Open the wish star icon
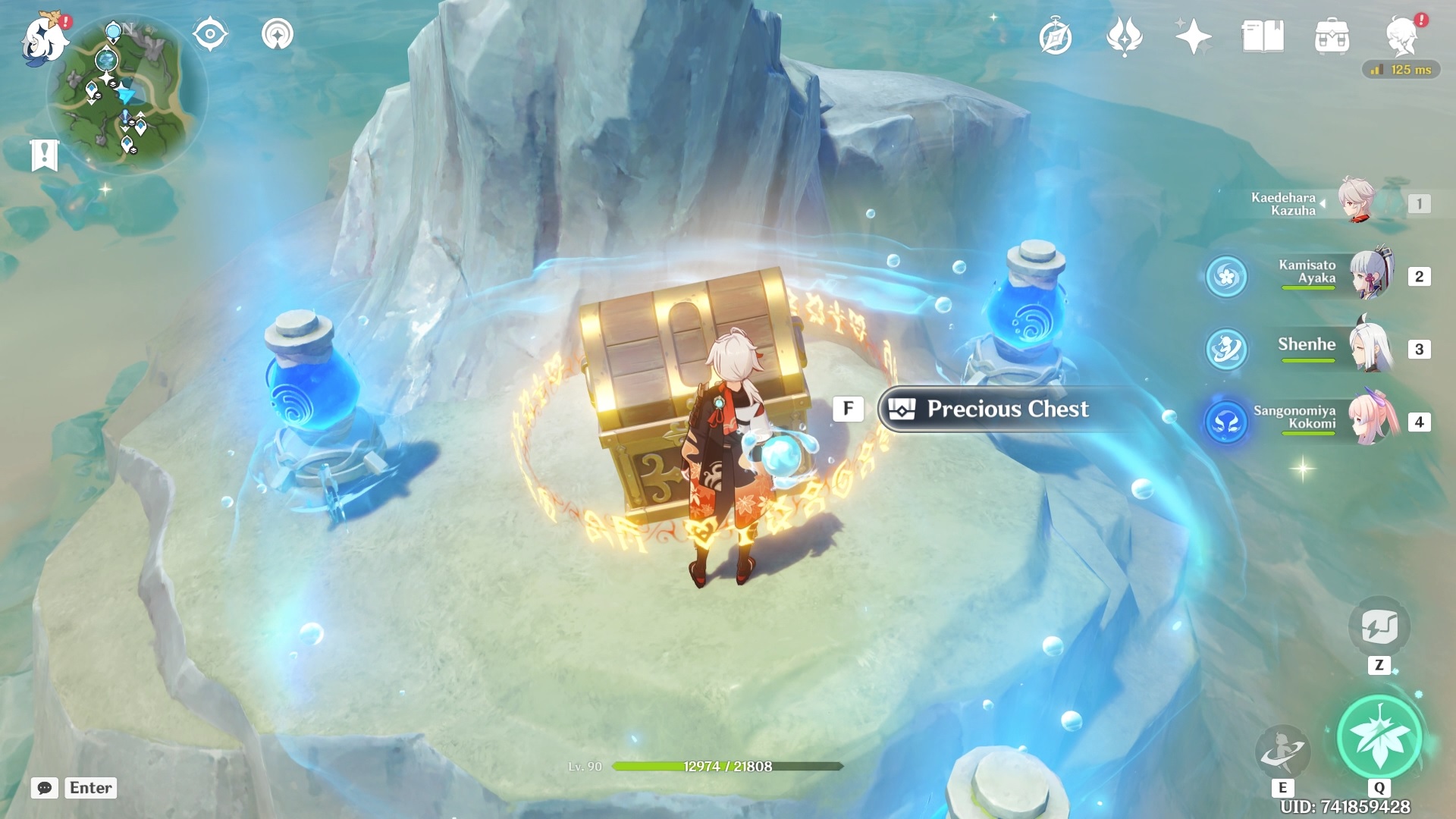The width and height of the screenshot is (1456, 819). (x=1193, y=37)
